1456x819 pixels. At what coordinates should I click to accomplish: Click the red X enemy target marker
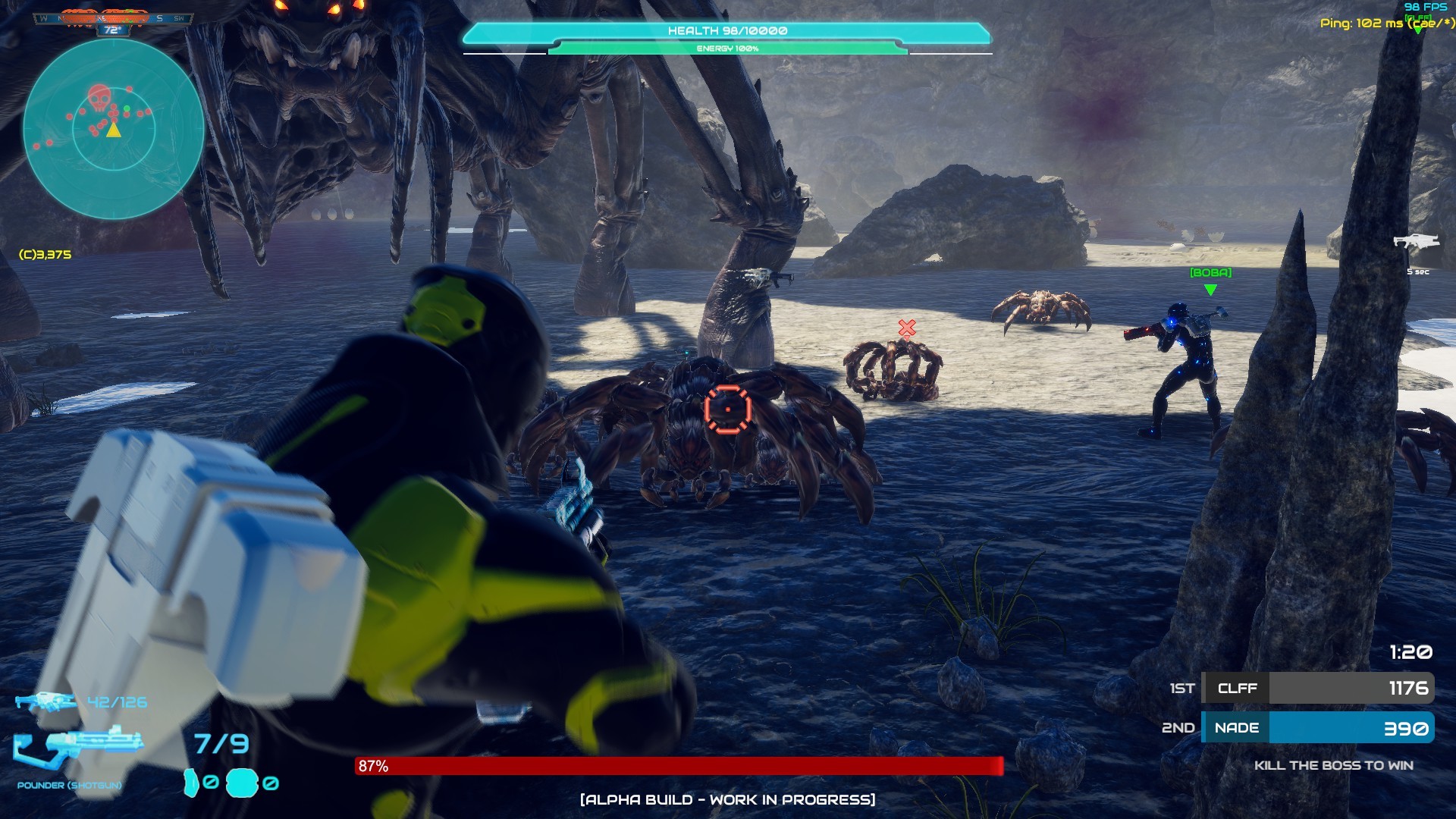click(x=907, y=328)
